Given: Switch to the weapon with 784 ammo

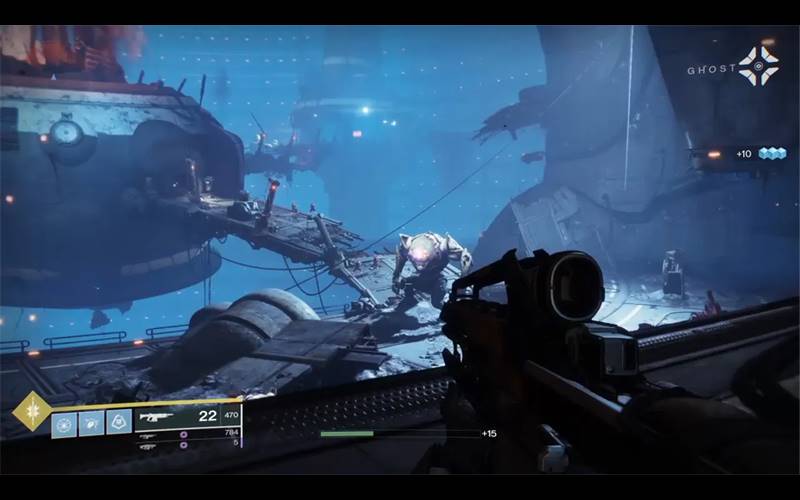Looking at the screenshot, I should (148, 433).
